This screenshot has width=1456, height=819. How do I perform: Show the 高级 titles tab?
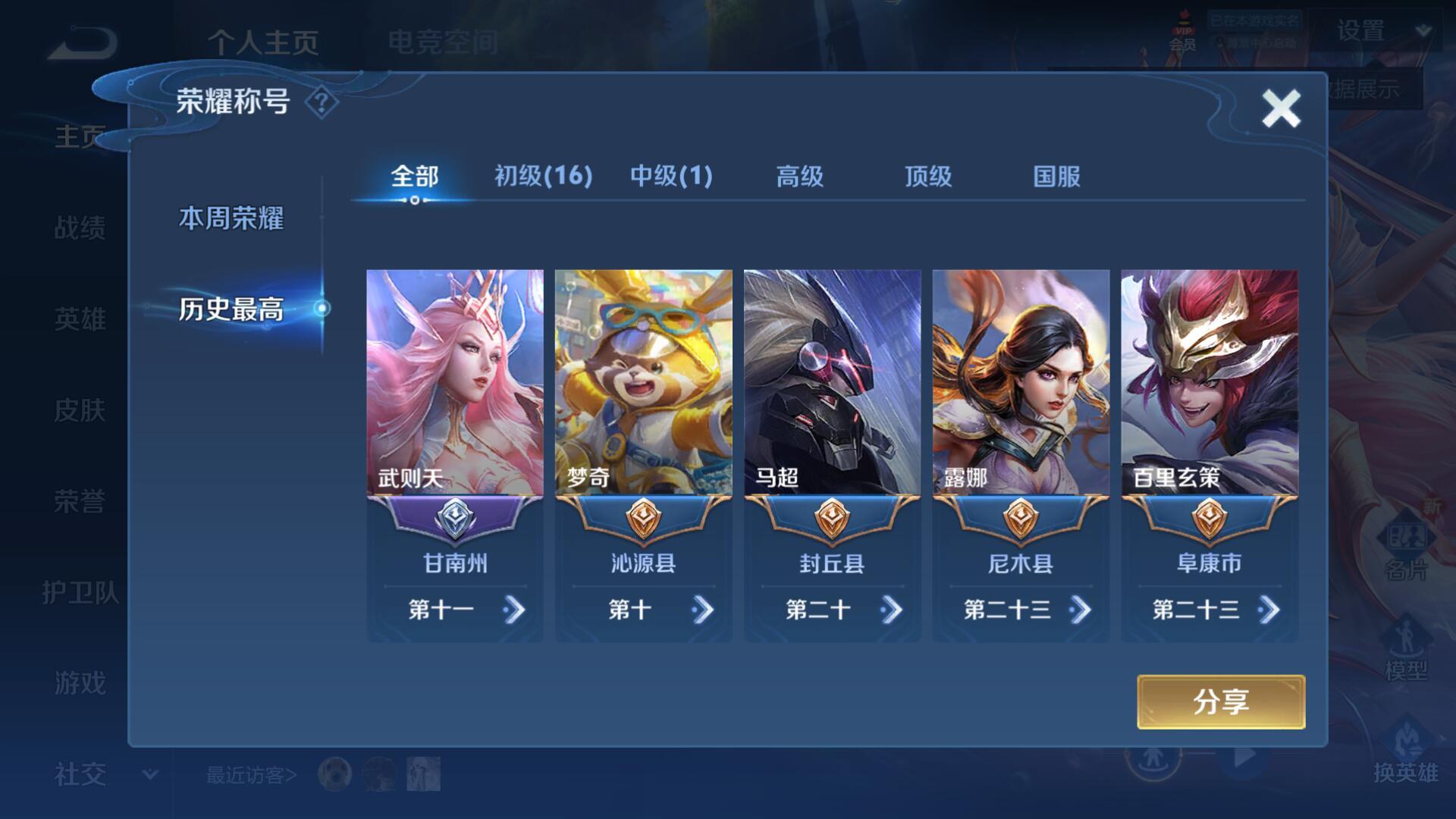pyautogui.click(x=799, y=177)
